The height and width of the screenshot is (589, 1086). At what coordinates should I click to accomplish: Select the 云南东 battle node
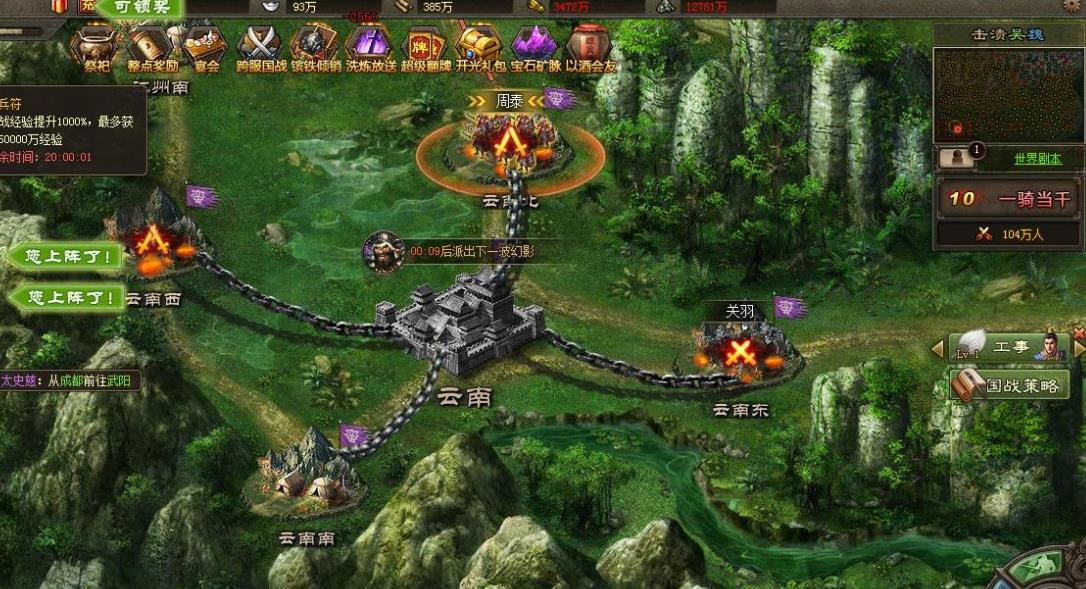(x=740, y=352)
